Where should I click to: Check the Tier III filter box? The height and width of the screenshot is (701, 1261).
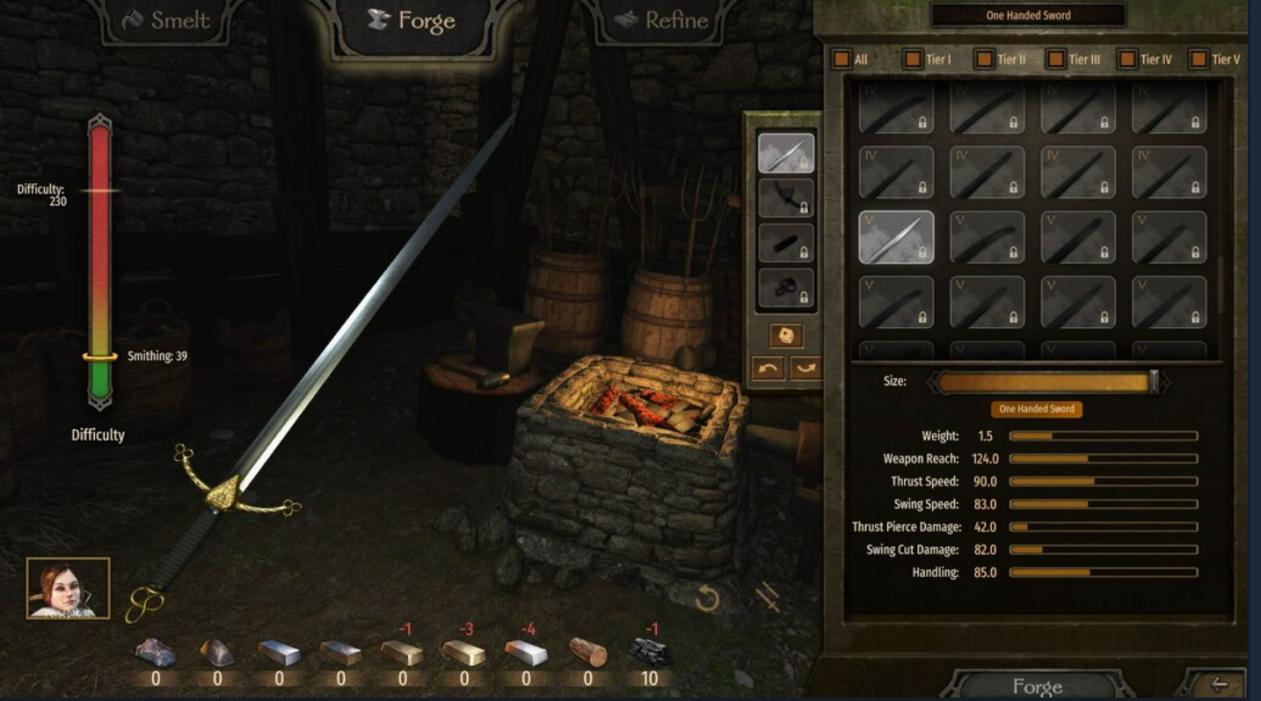coord(1056,59)
